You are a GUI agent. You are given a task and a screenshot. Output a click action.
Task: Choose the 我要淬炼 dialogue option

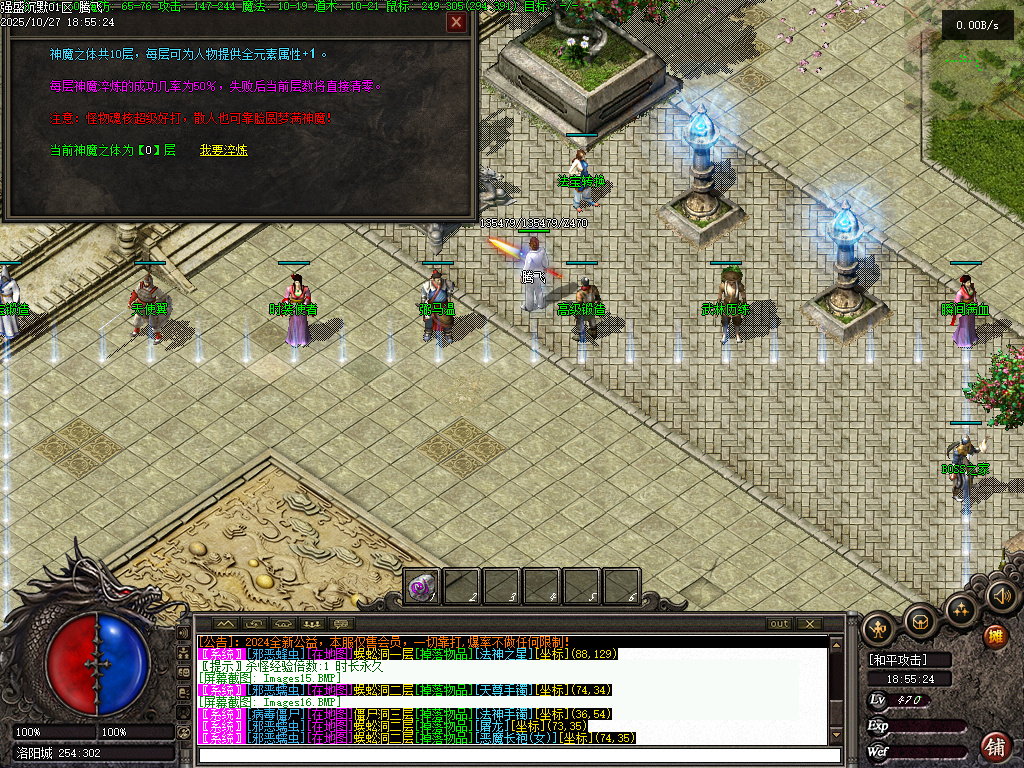223,150
